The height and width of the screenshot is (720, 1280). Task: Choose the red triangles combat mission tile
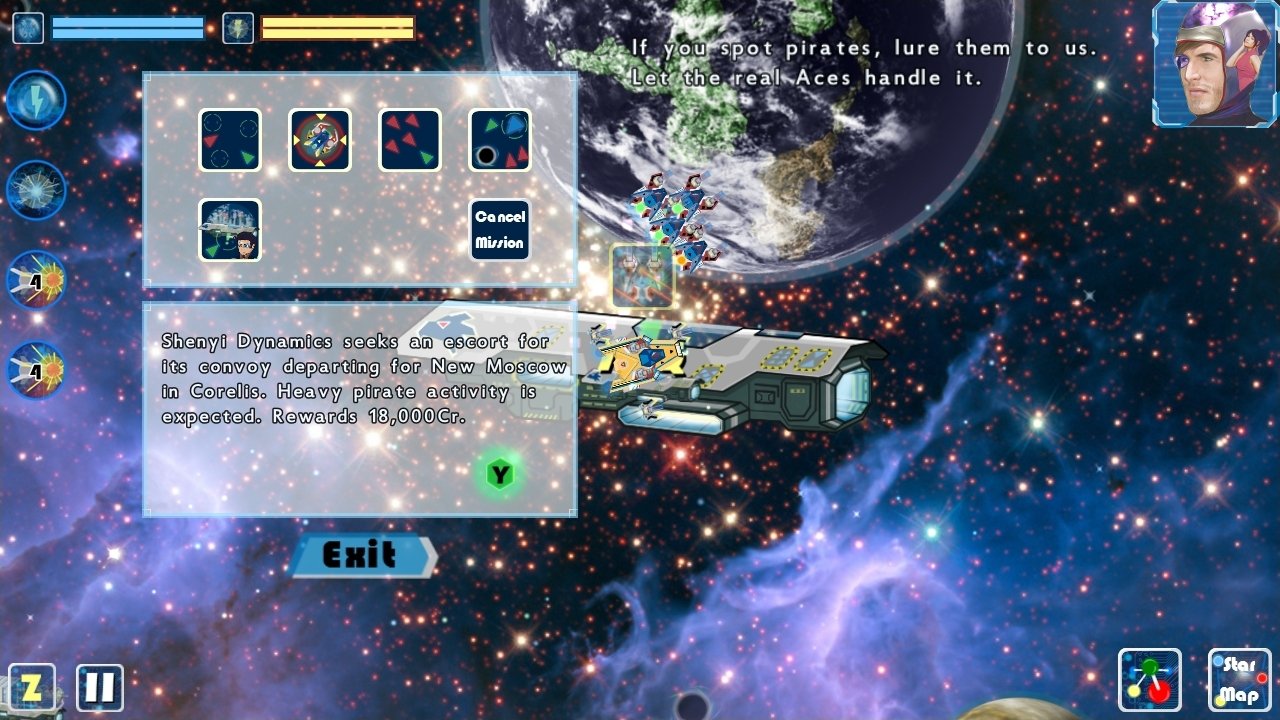point(409,141)
